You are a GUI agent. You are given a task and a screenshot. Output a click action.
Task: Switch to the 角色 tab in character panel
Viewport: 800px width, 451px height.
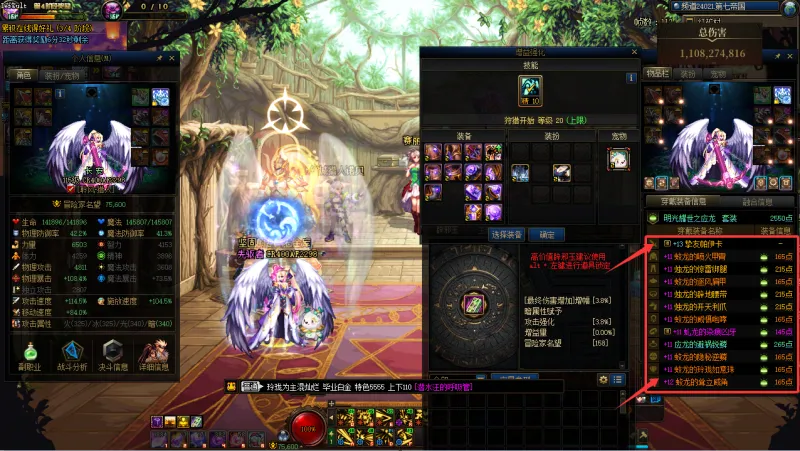point(22,74)
